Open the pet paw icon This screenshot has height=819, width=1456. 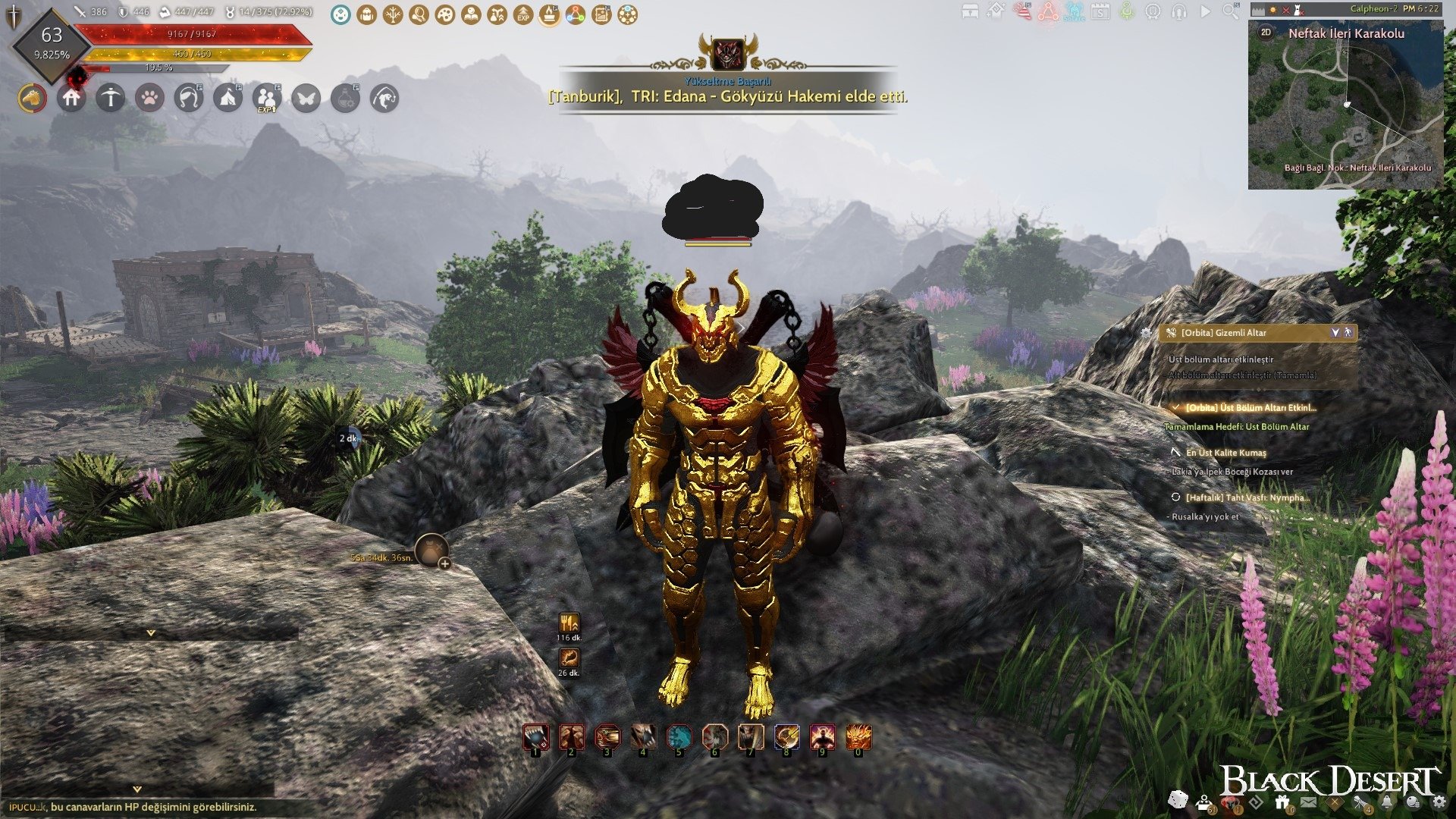tap(150, 99)
